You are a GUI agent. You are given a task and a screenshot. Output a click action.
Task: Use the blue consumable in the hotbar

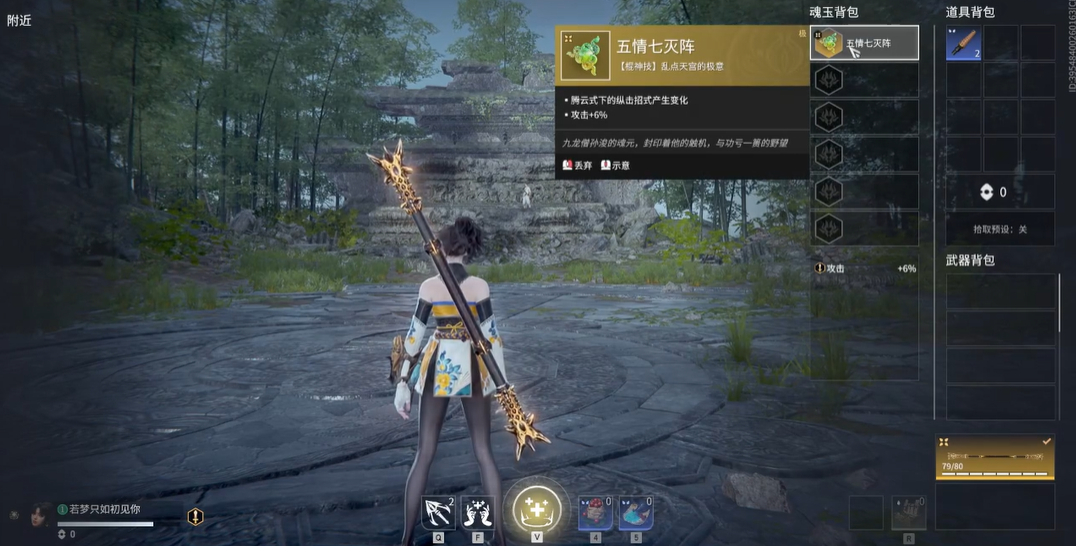click(636, 512)
